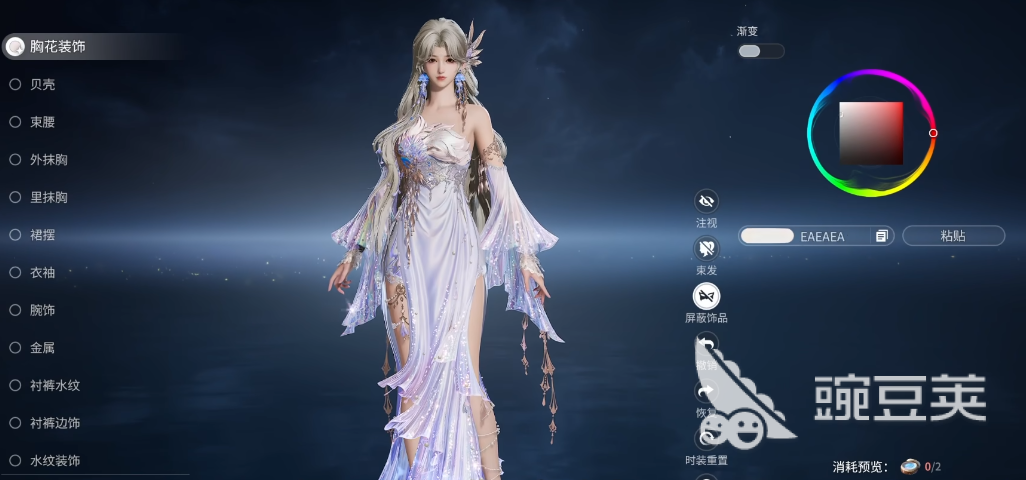
Task: Toggle the 渐变 gradient switch
Action: pos(760,51)
